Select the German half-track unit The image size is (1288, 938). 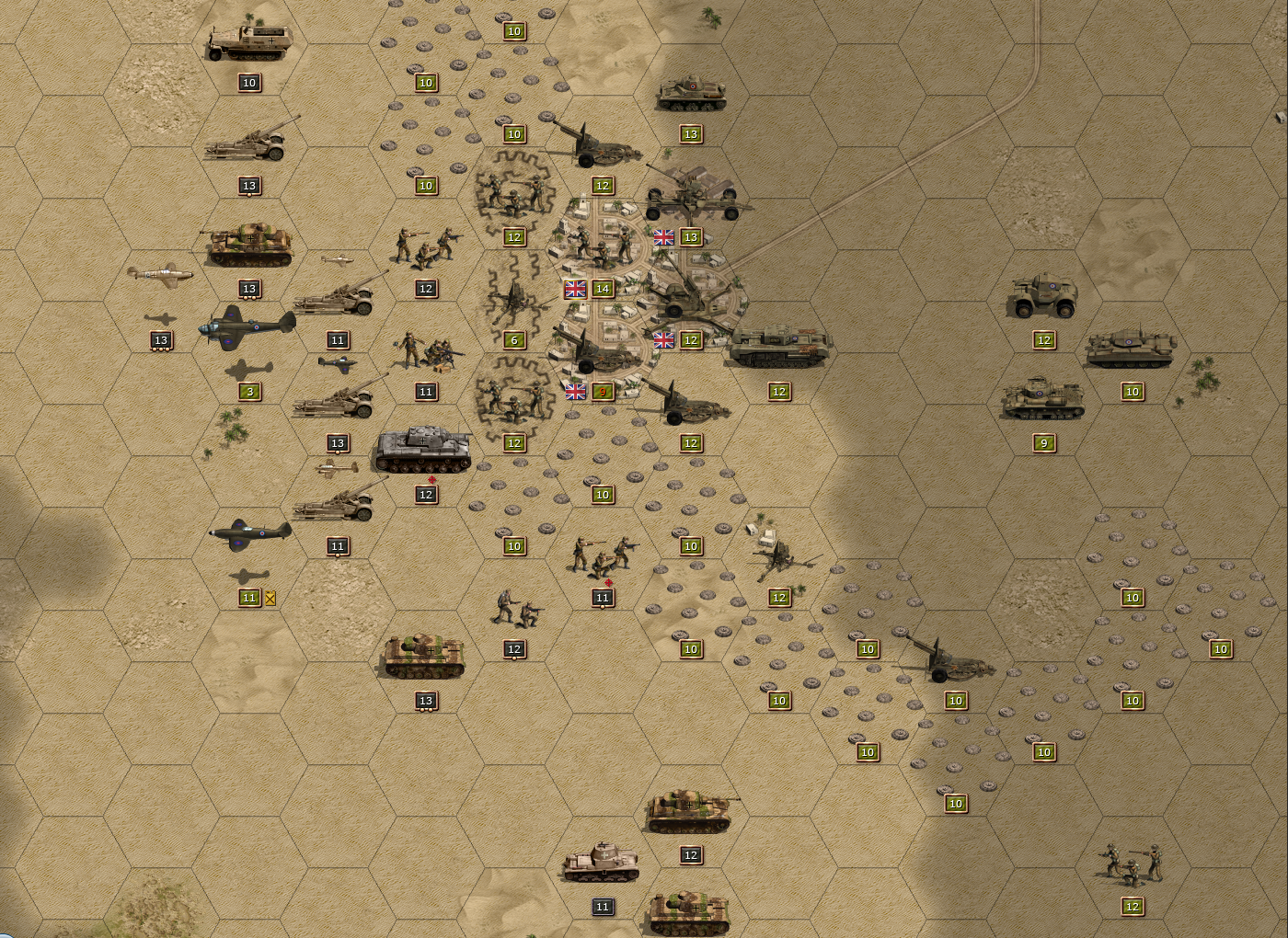click(248, 42)
